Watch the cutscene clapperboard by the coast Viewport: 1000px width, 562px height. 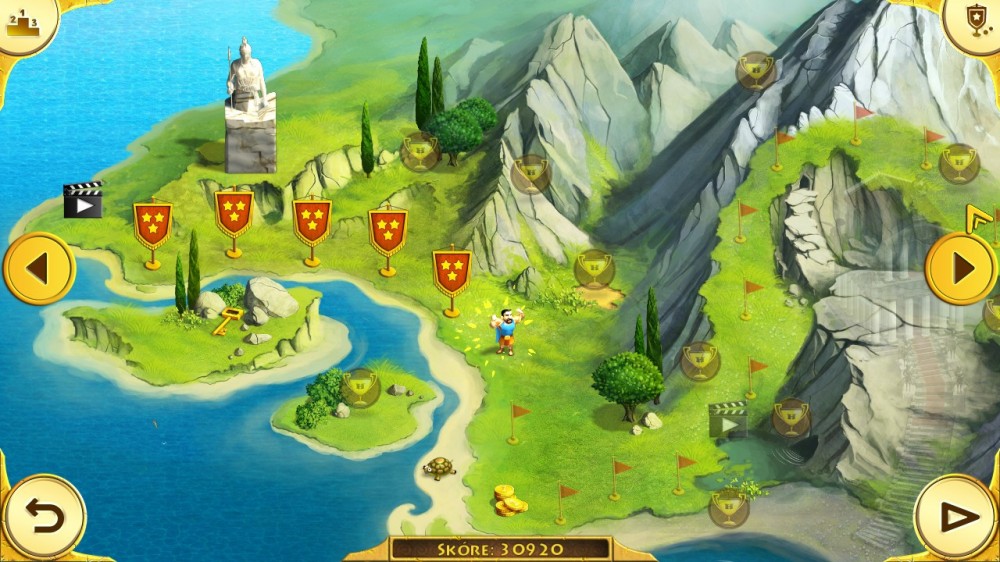click(83, 200)
